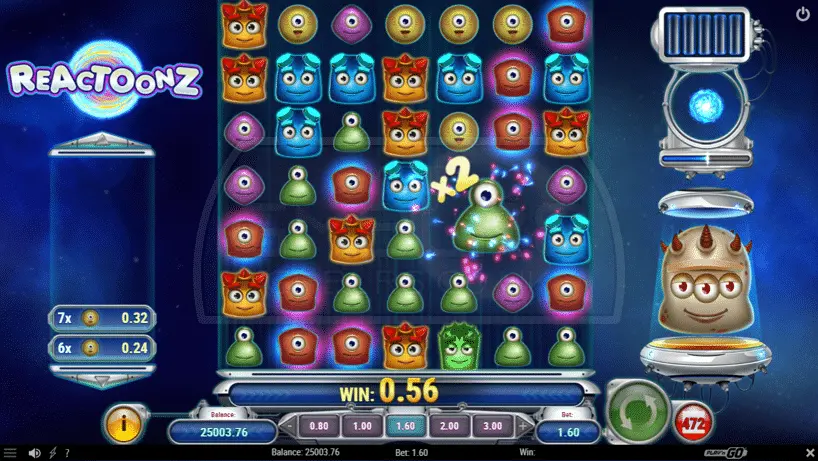The image size is (818, 461).
Task: Close the game with bottom-bar X
Action: click(x=809, y=453)
